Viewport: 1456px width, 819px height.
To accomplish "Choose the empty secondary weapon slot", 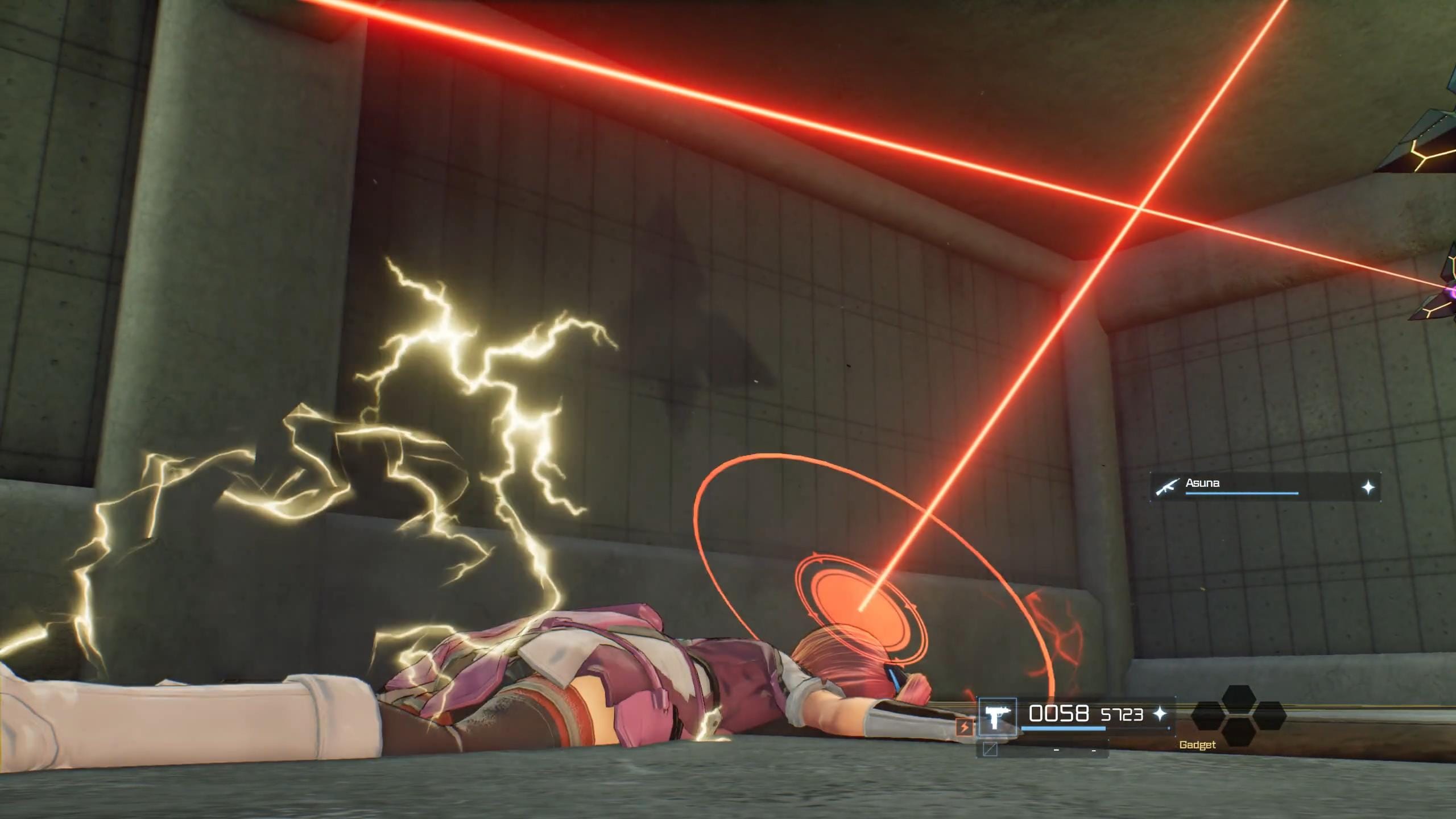I will [x=990, y=749].
